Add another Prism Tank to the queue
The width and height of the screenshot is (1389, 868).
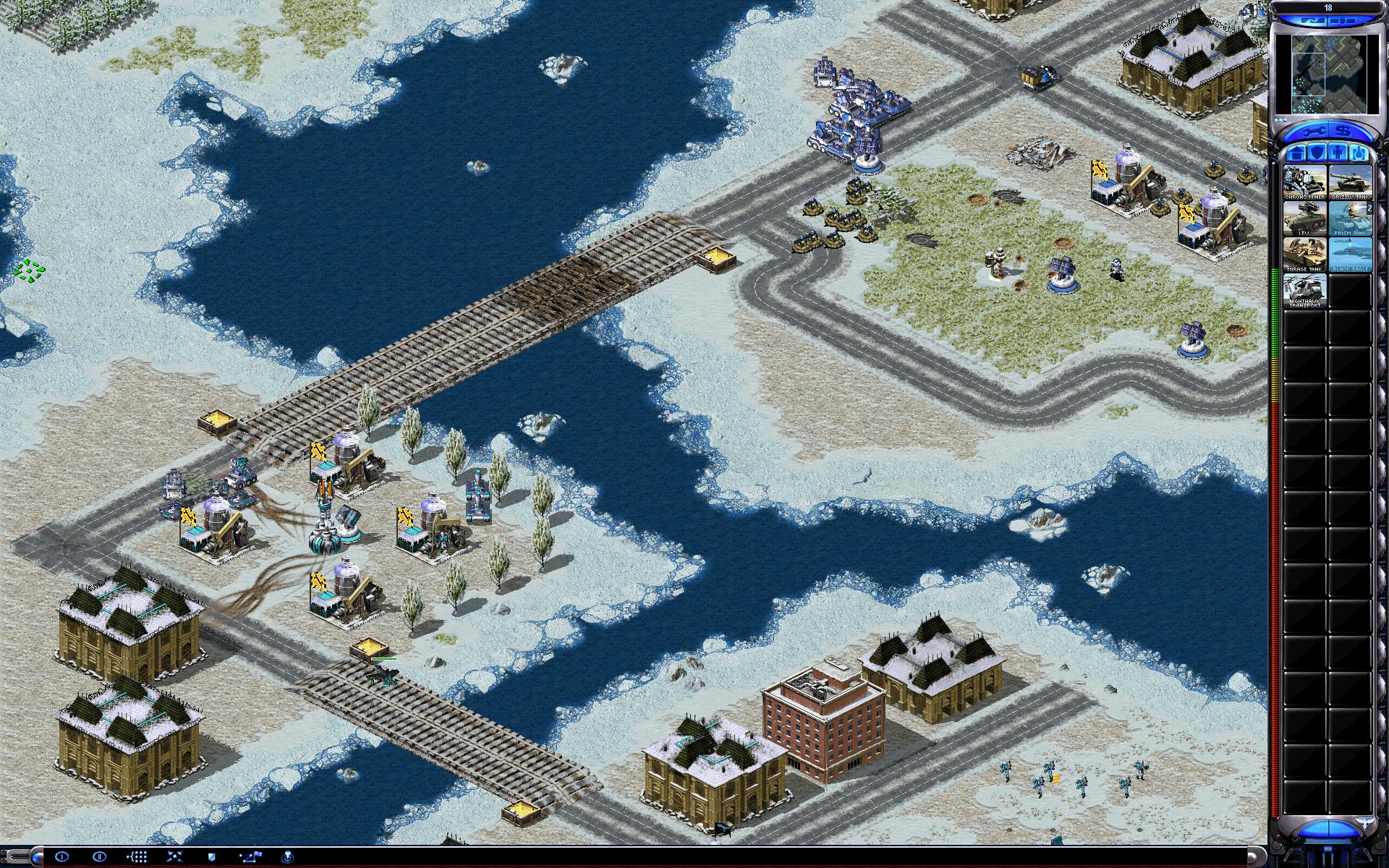click(1350, 218)
